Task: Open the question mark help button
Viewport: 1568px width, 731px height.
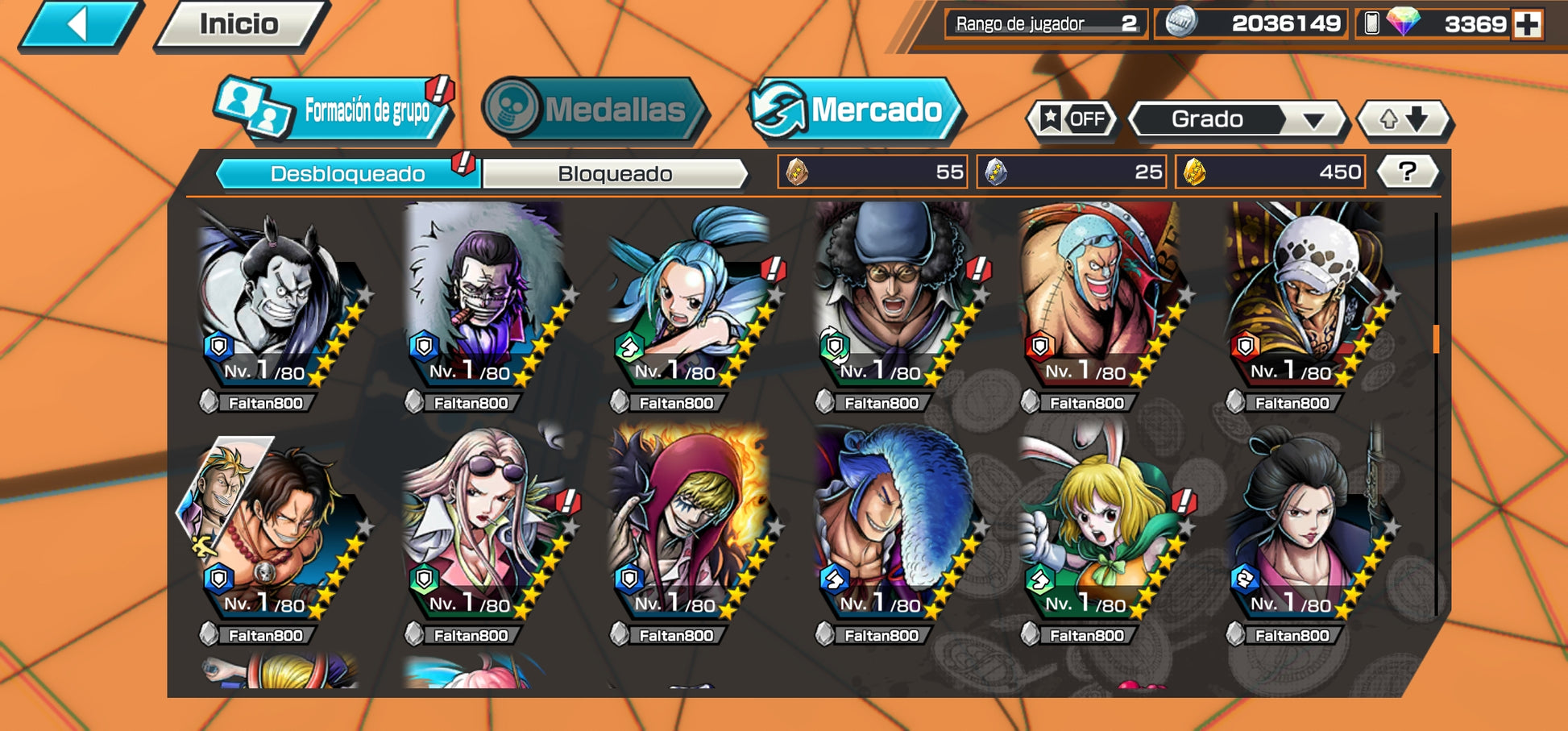Action: pyautogui.click(x=1407, y=171)
